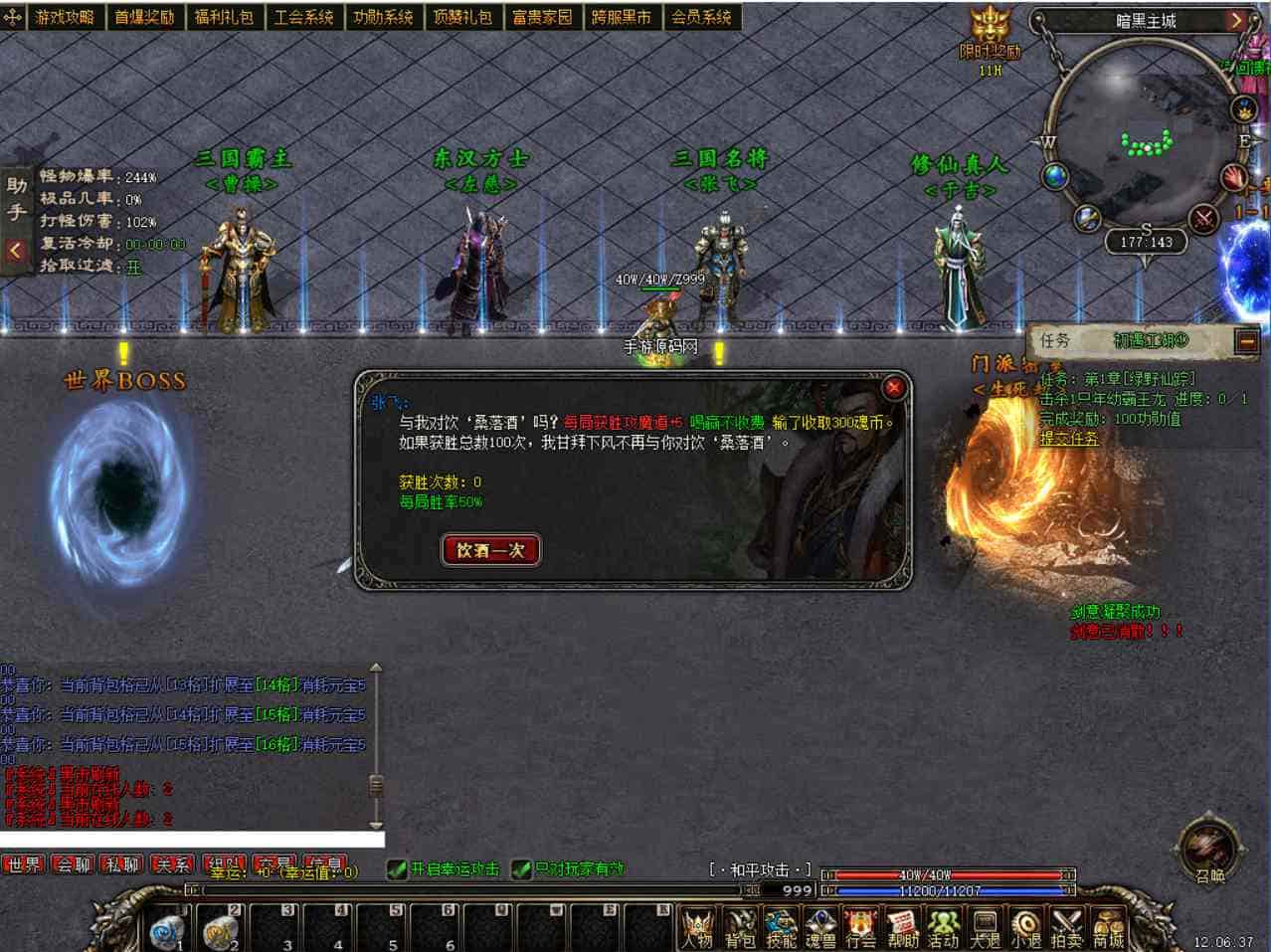Open the 背包 bag
This screenshot has height=952, width=1271.
pyautogui.click(x=740, y=927)
